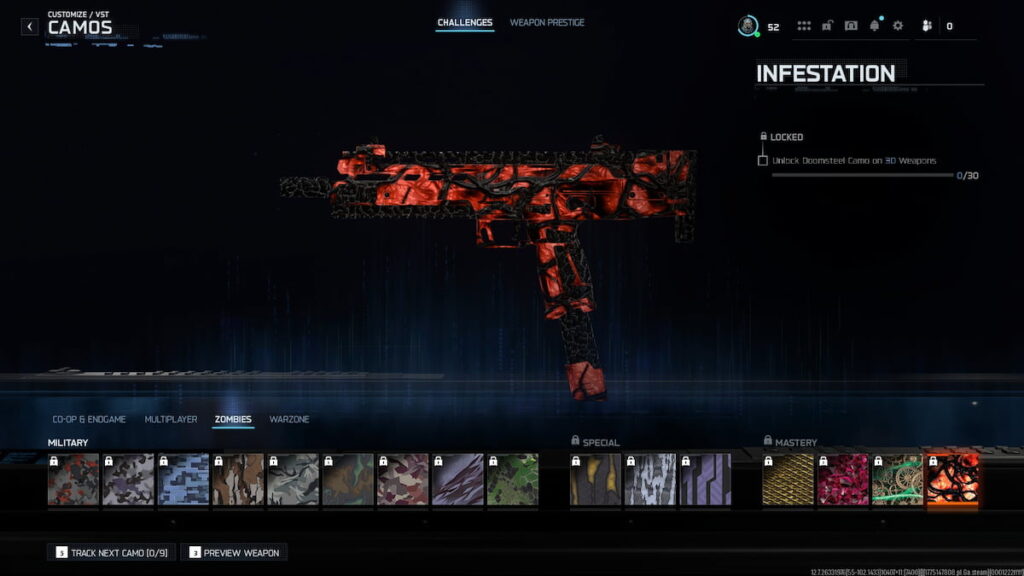Choose the Infestation red mastery camo

coord(952,480)
